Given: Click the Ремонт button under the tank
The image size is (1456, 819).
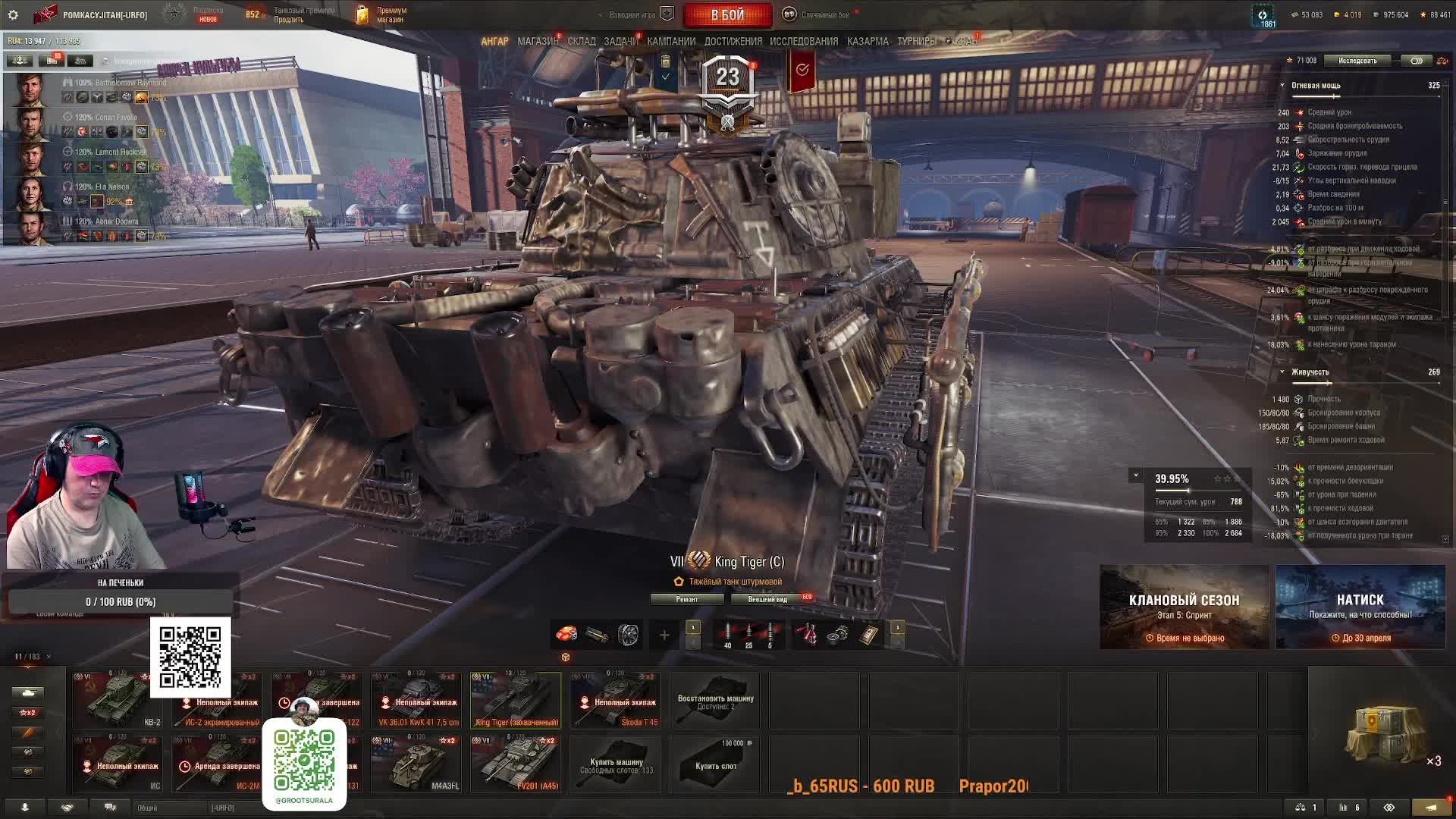Looking at the screenshot, I should click(x=687, y=599).
